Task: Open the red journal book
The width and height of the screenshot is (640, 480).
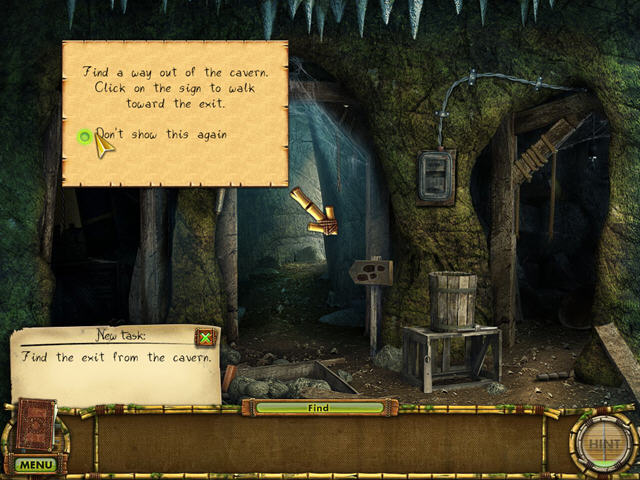Action: tap(37, 424)
